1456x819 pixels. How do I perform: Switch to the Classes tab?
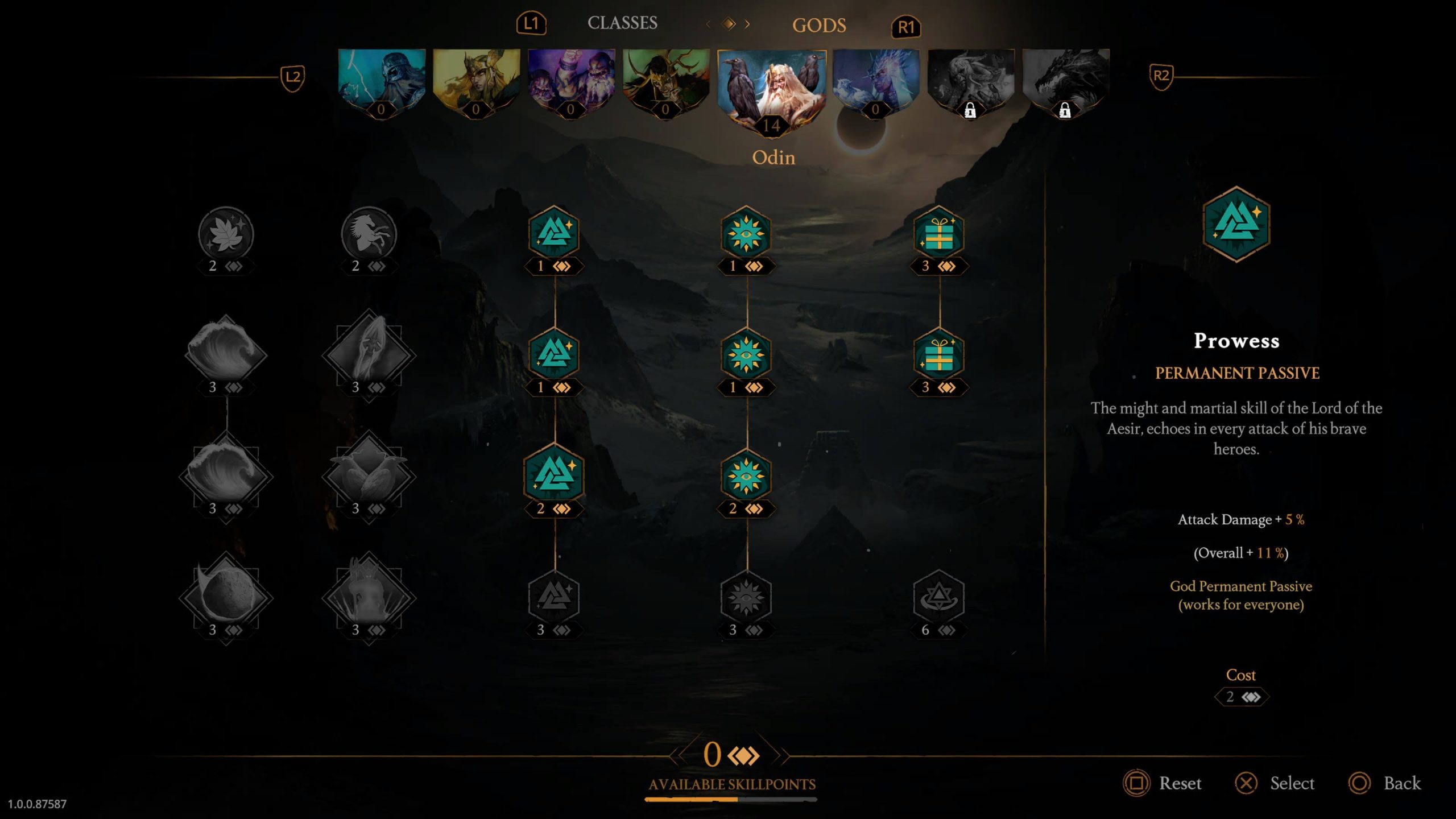[x=622, y=23]
